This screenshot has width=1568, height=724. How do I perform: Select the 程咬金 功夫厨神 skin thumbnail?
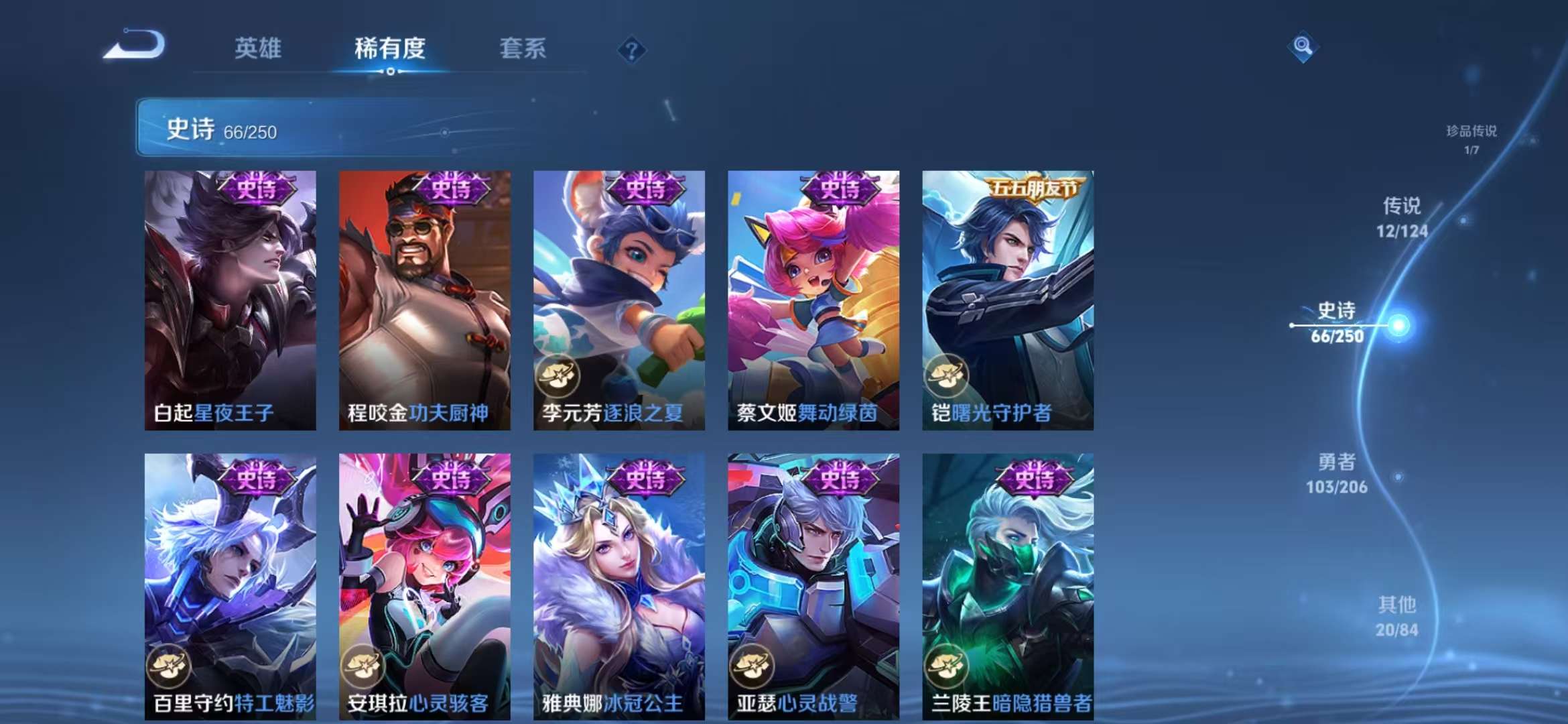click(x=423, y=295)
